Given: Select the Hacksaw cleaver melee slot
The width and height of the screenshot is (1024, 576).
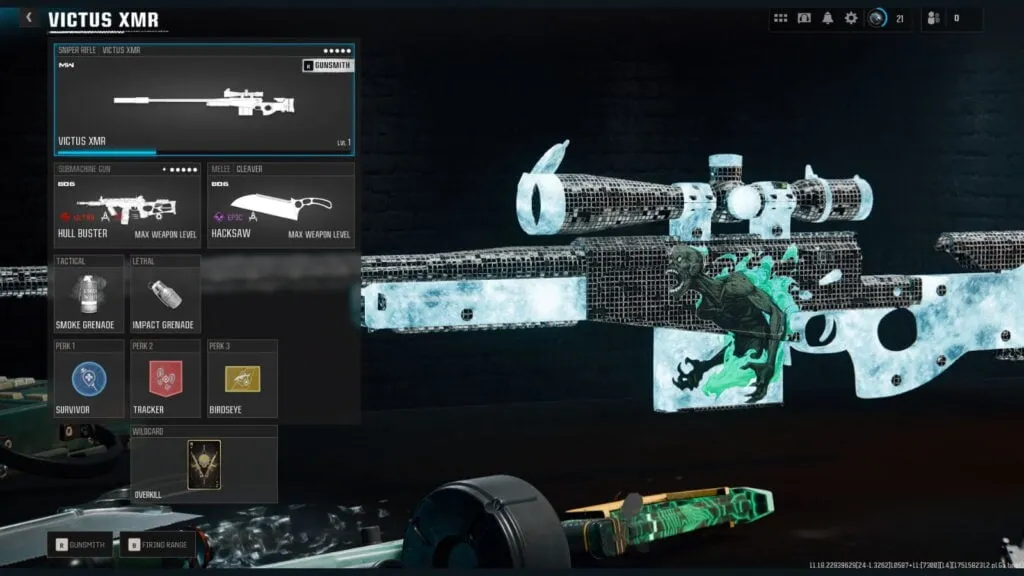Looking at the screenshot, I should [x=281, y=207].
